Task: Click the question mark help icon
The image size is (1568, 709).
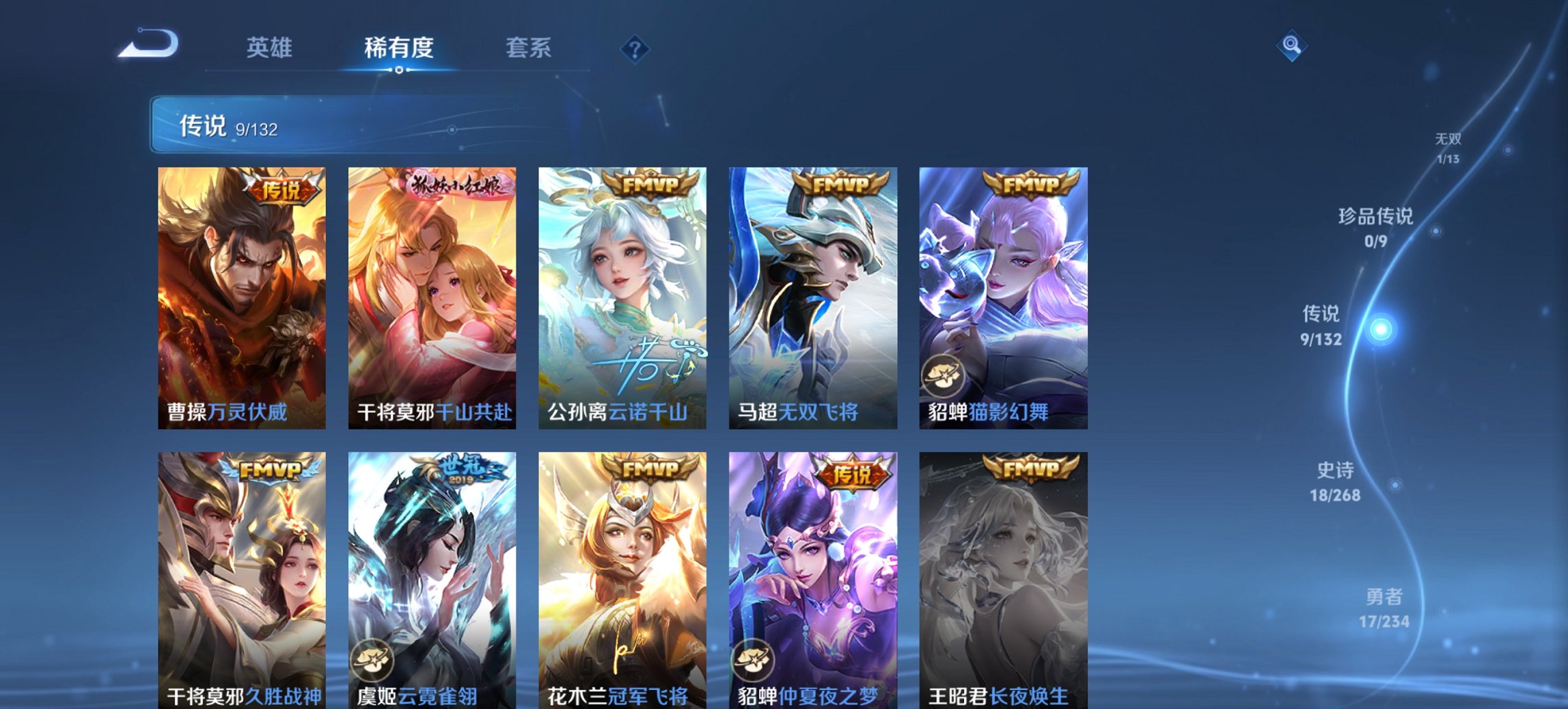Action: [635, 49]
